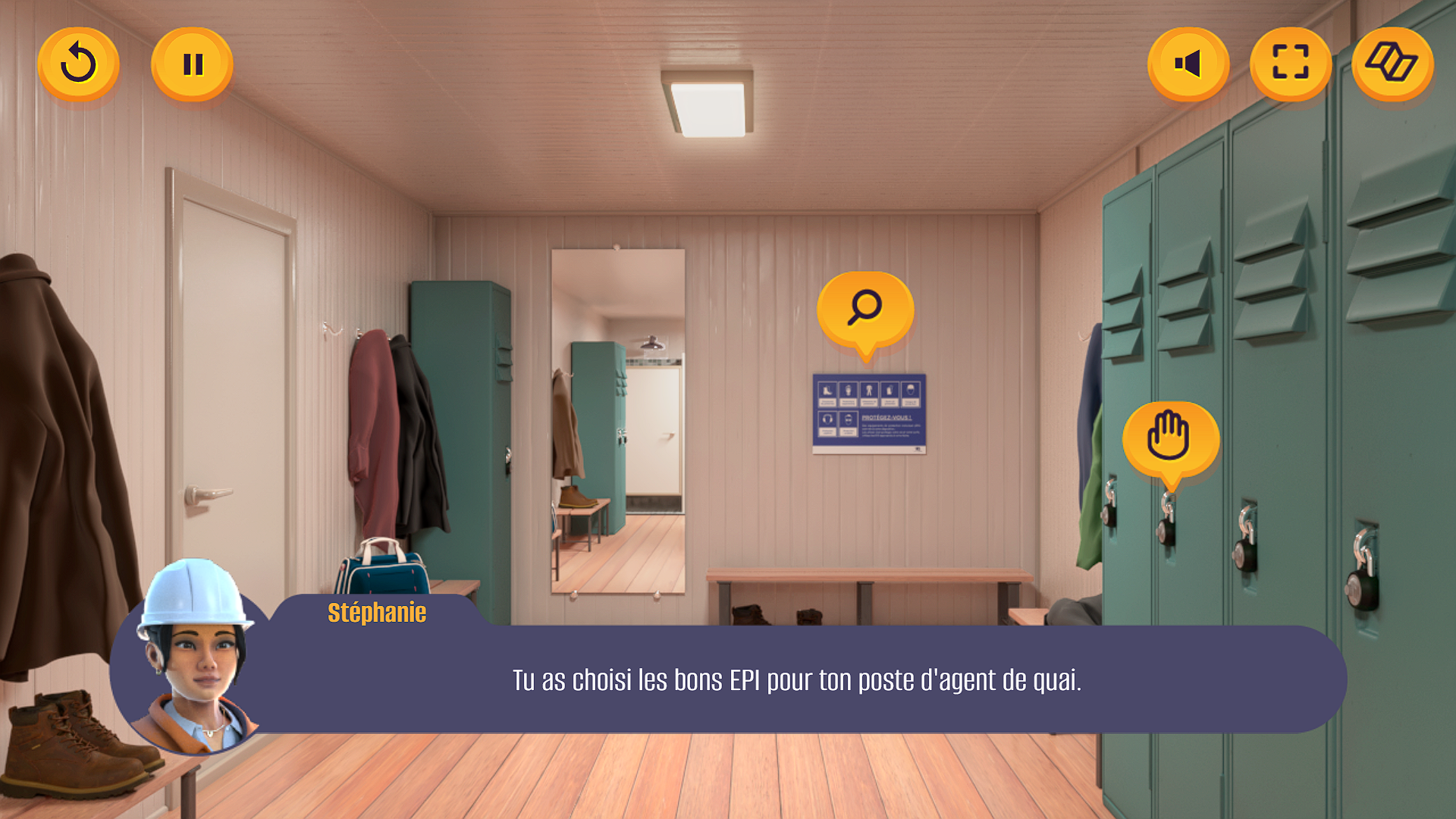Pause the game

pyautogui.click(x=192, y=64)
